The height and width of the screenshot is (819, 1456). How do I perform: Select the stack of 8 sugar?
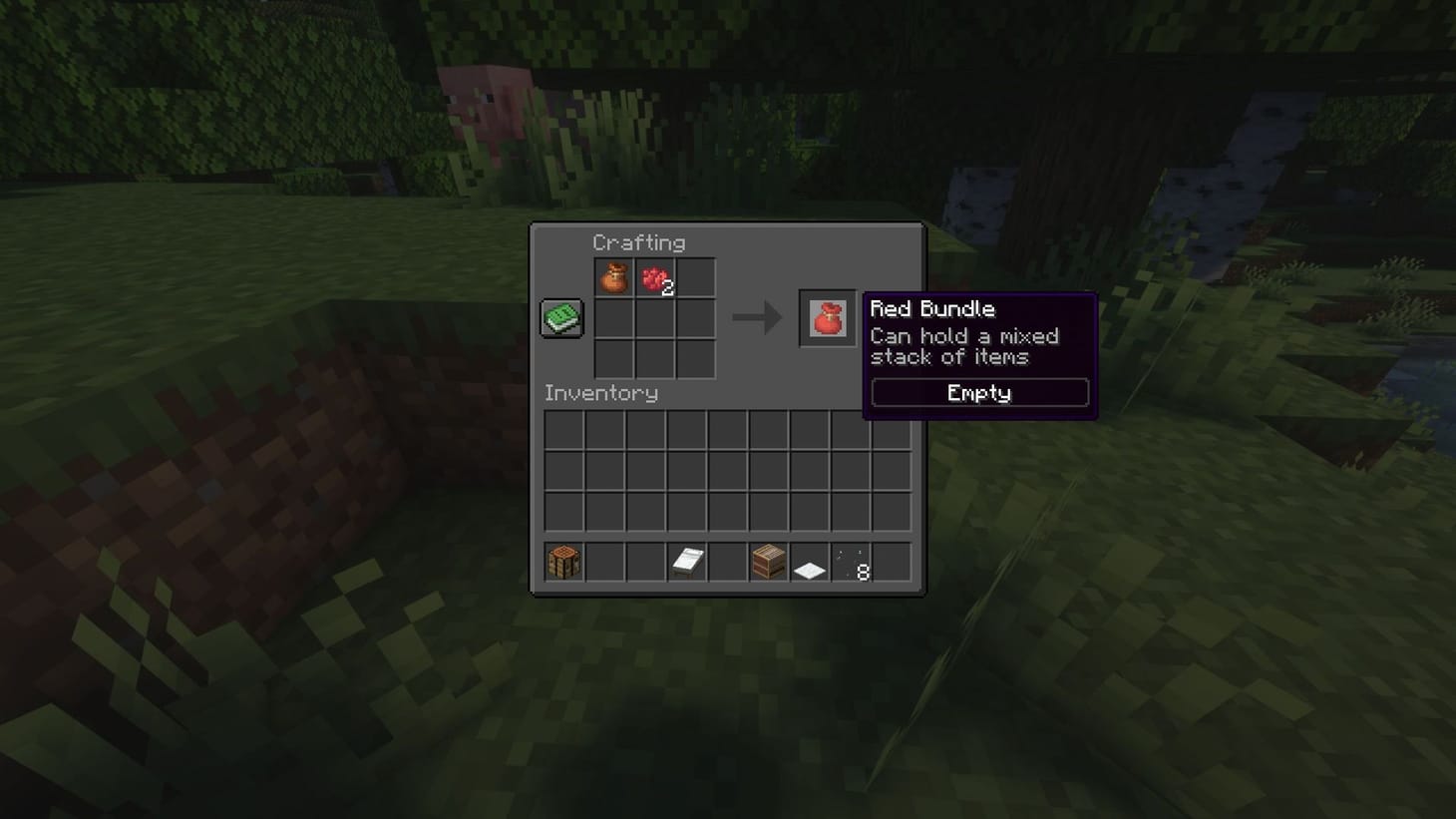pyautogui.click(x=850, y=562)
